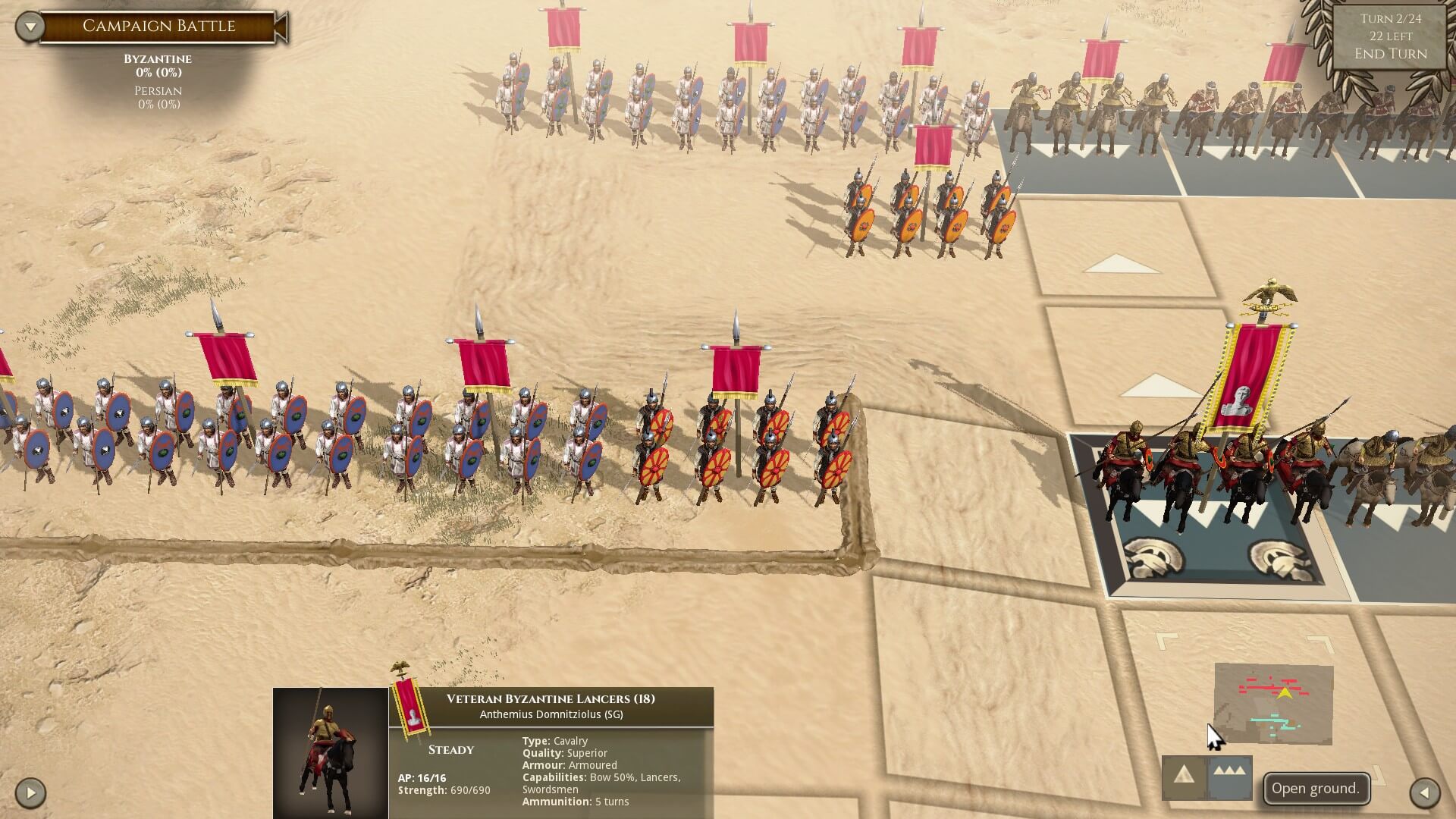Click the battlefield minimap

tap(1273, 704)
